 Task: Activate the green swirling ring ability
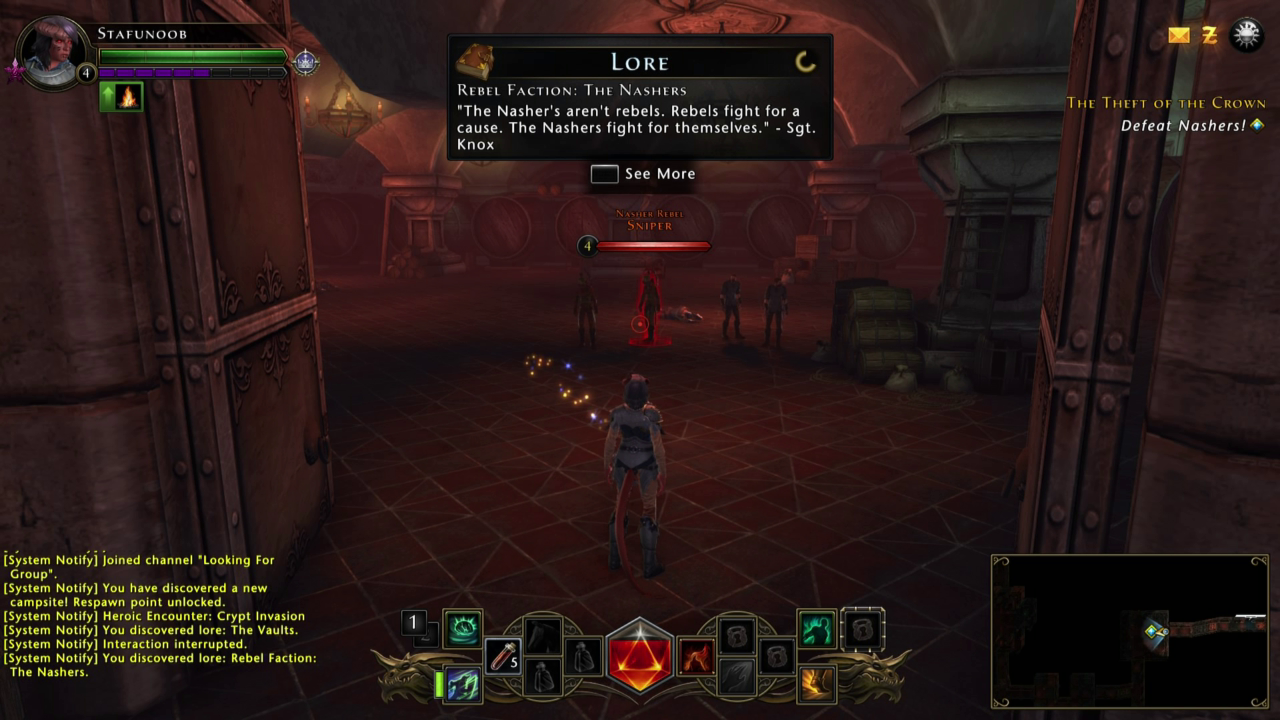(x=463, y=628)
